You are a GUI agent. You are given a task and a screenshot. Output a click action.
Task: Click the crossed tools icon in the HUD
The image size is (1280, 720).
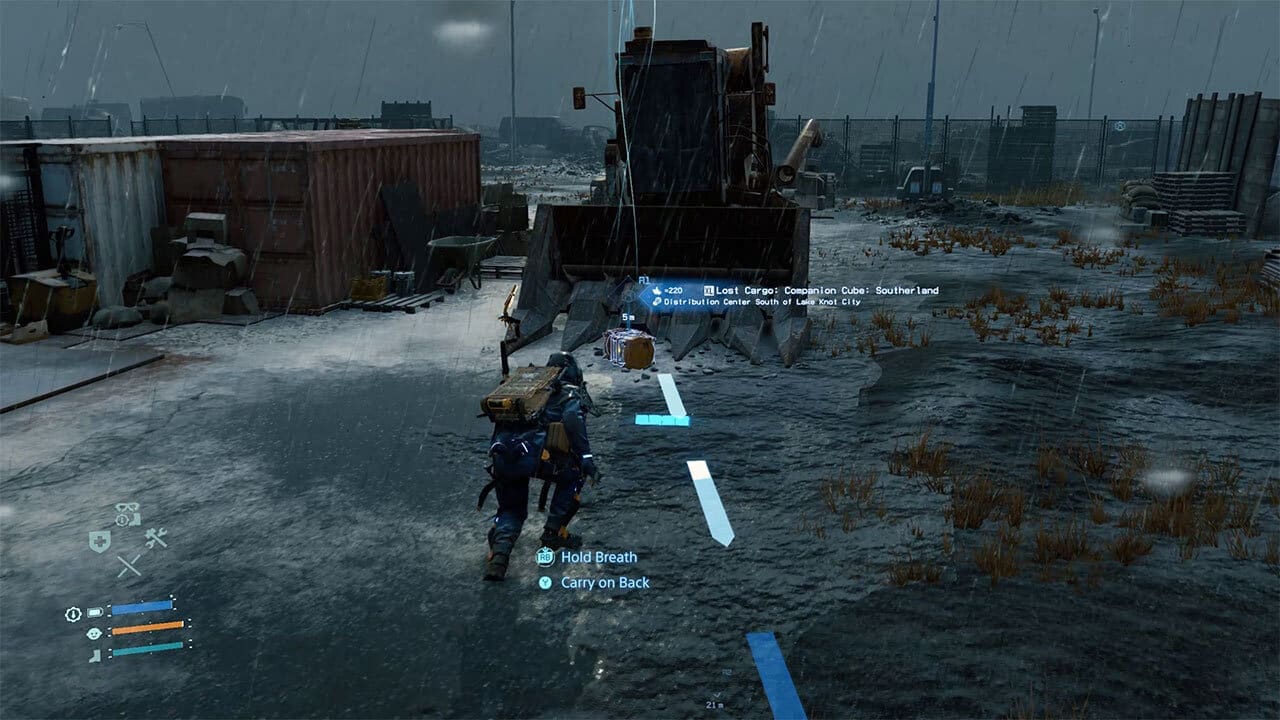click(128, 564)
